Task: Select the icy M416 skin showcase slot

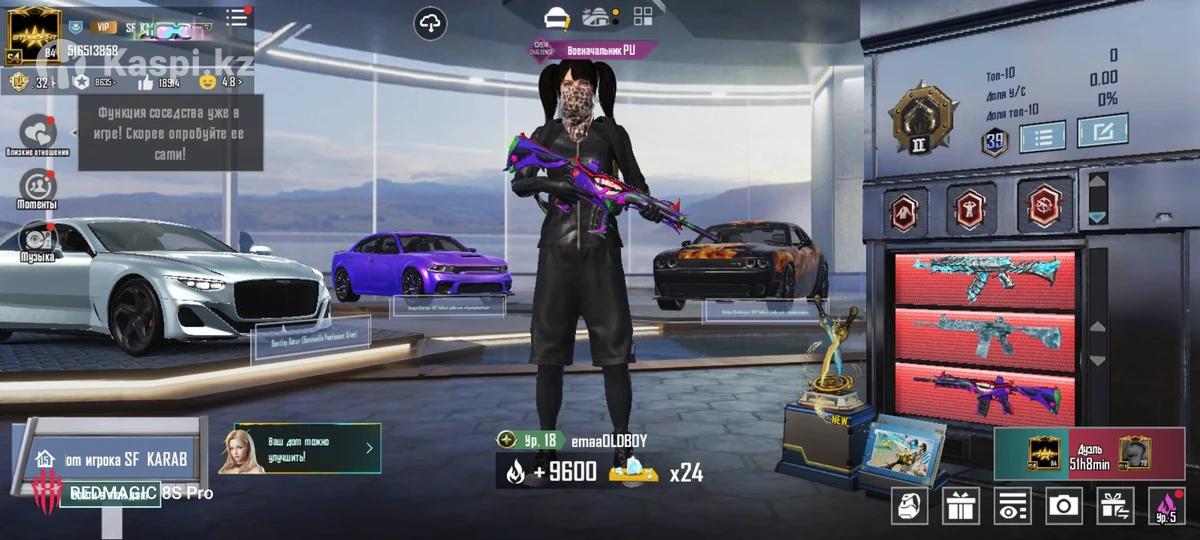Action: pyautogui.click(x=984, y=334)
